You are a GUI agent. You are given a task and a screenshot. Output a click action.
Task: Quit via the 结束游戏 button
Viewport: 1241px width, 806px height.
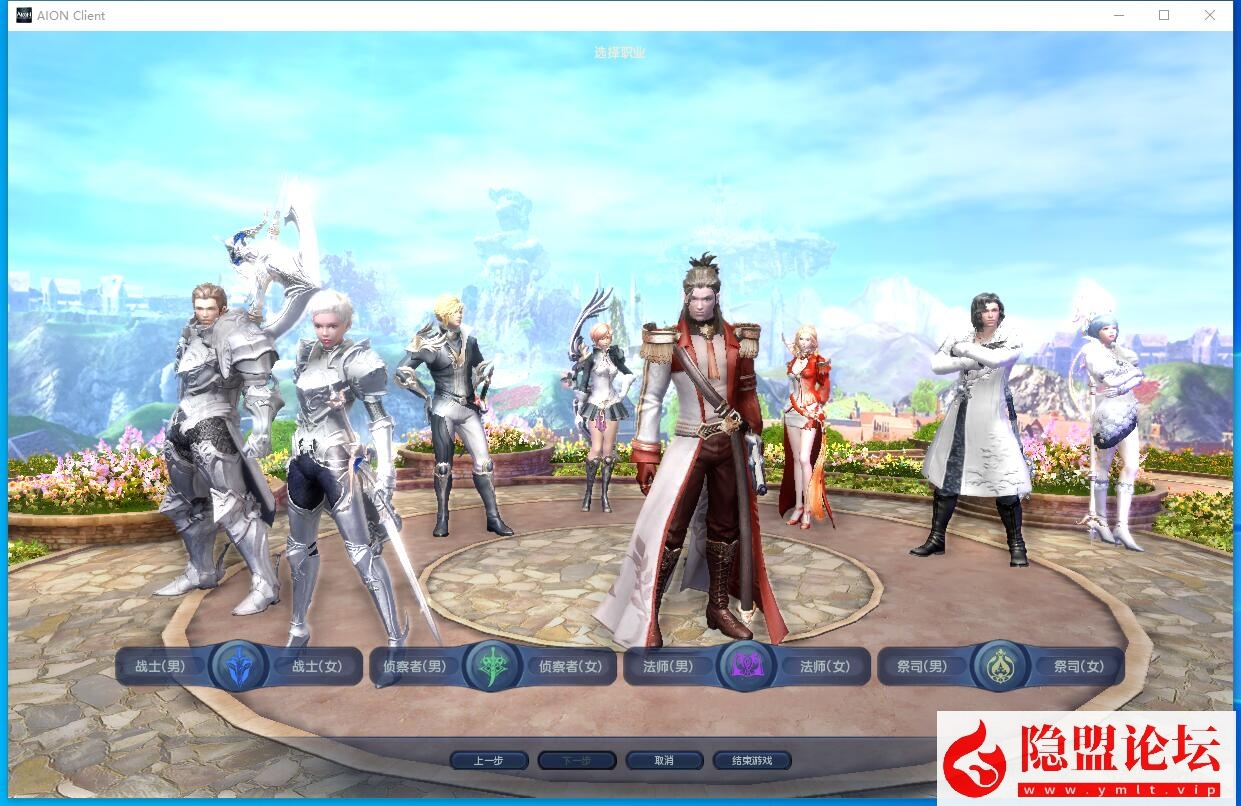coord(752,761)
